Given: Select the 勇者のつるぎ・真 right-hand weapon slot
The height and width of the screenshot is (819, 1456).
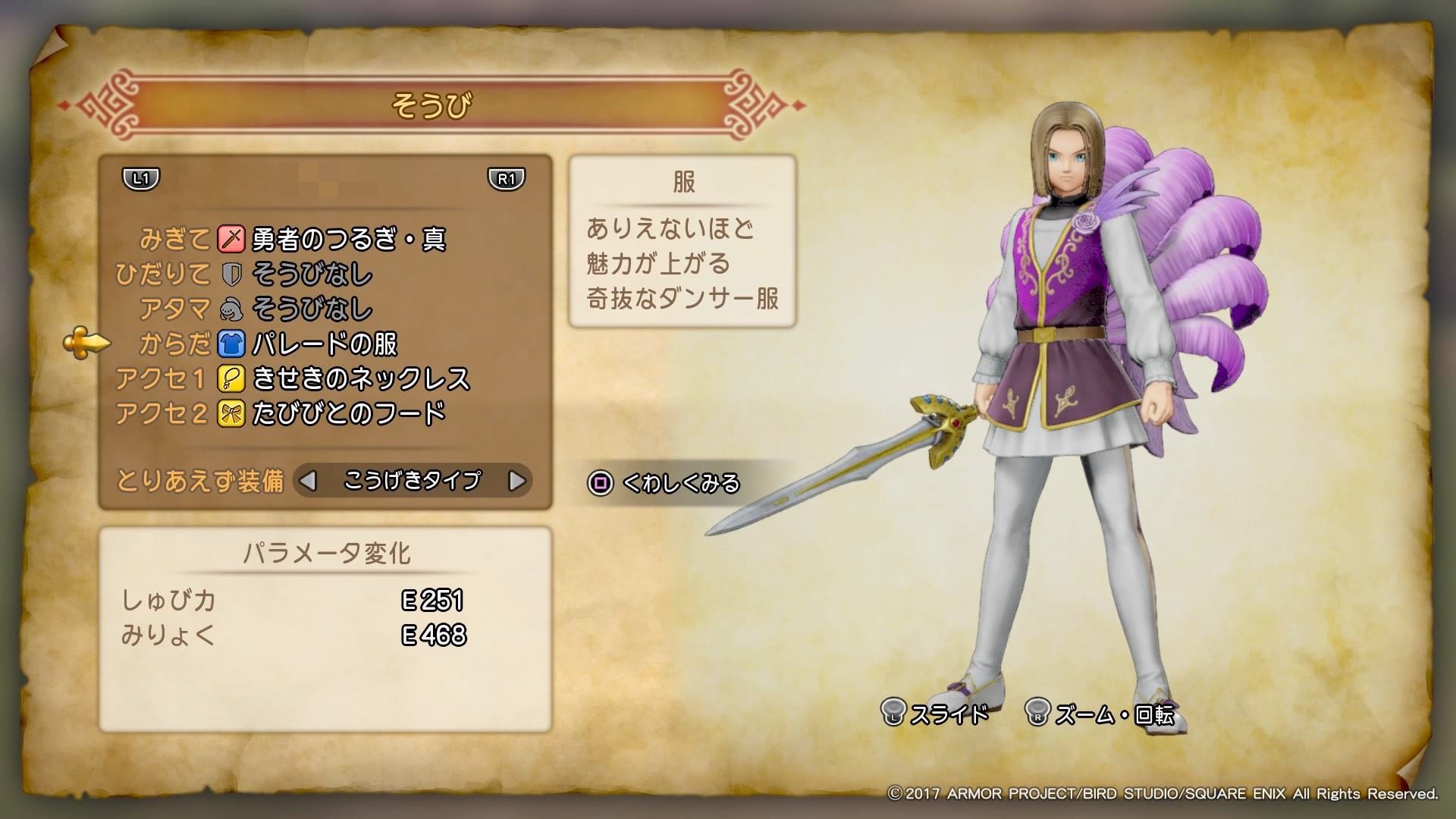Looking at the screenshot, I should pos(347,240).
